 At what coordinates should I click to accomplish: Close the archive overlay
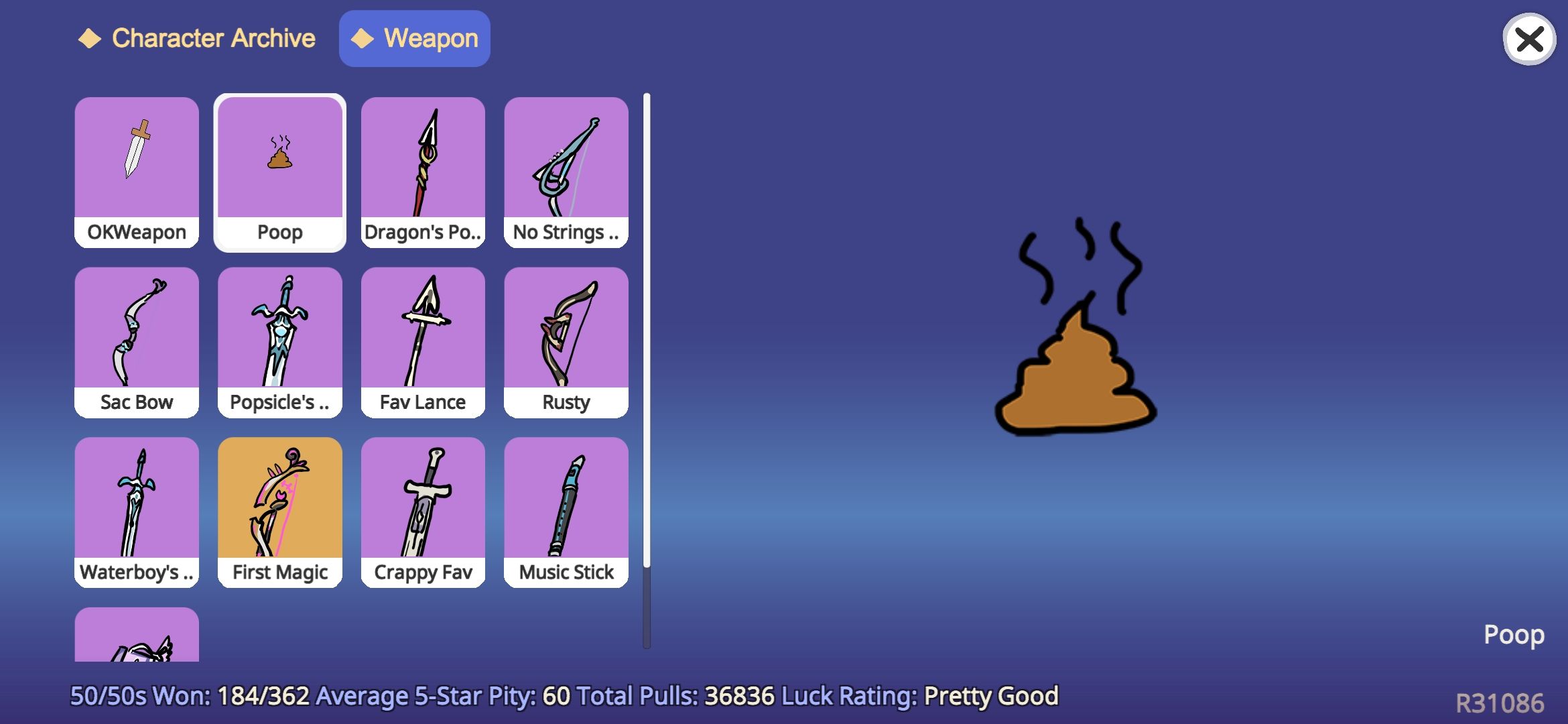coord(1528,40)
